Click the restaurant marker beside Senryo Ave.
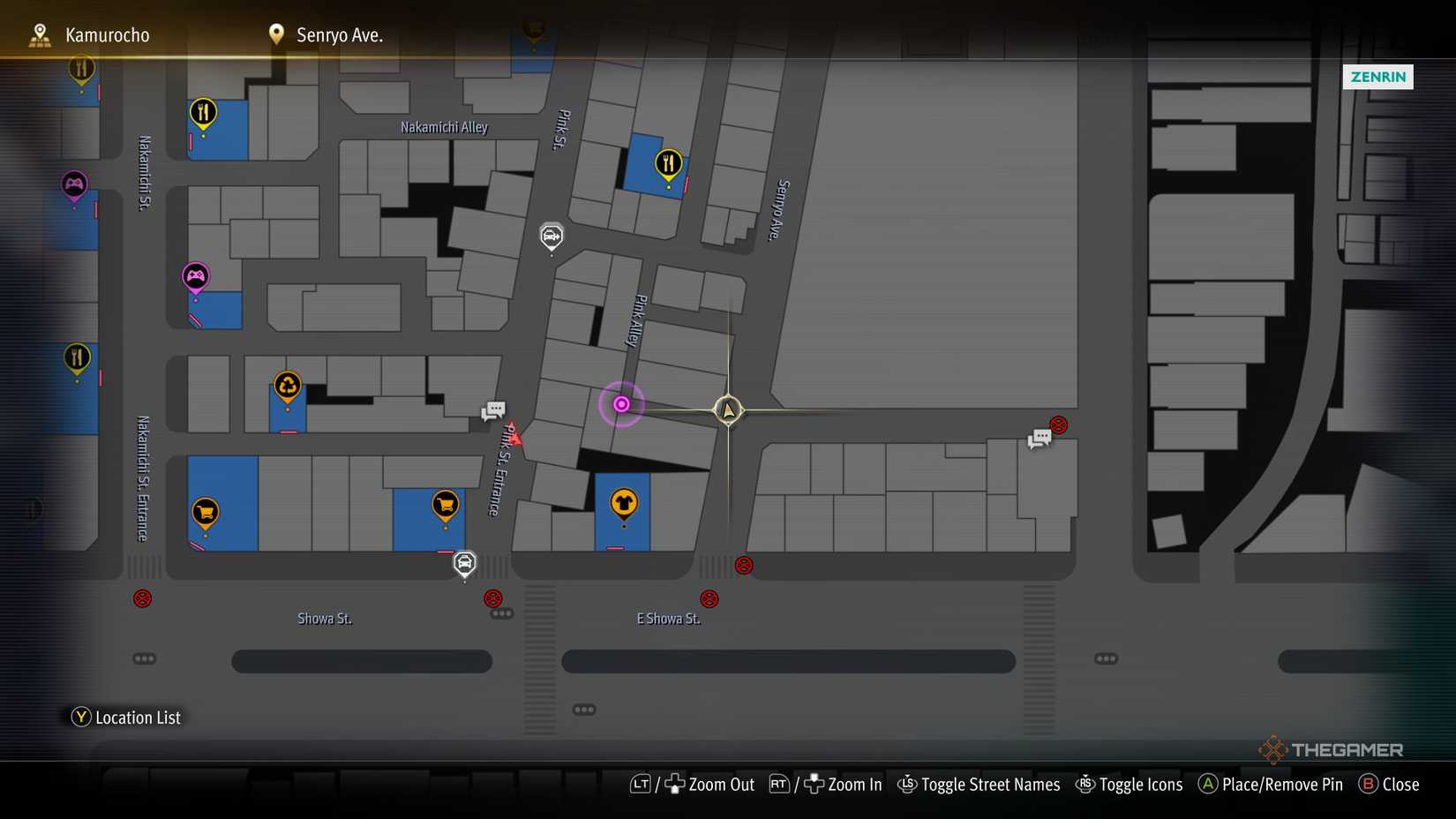Image resolution: width=1456 pixels, height=819 pixels. [668, 162]
